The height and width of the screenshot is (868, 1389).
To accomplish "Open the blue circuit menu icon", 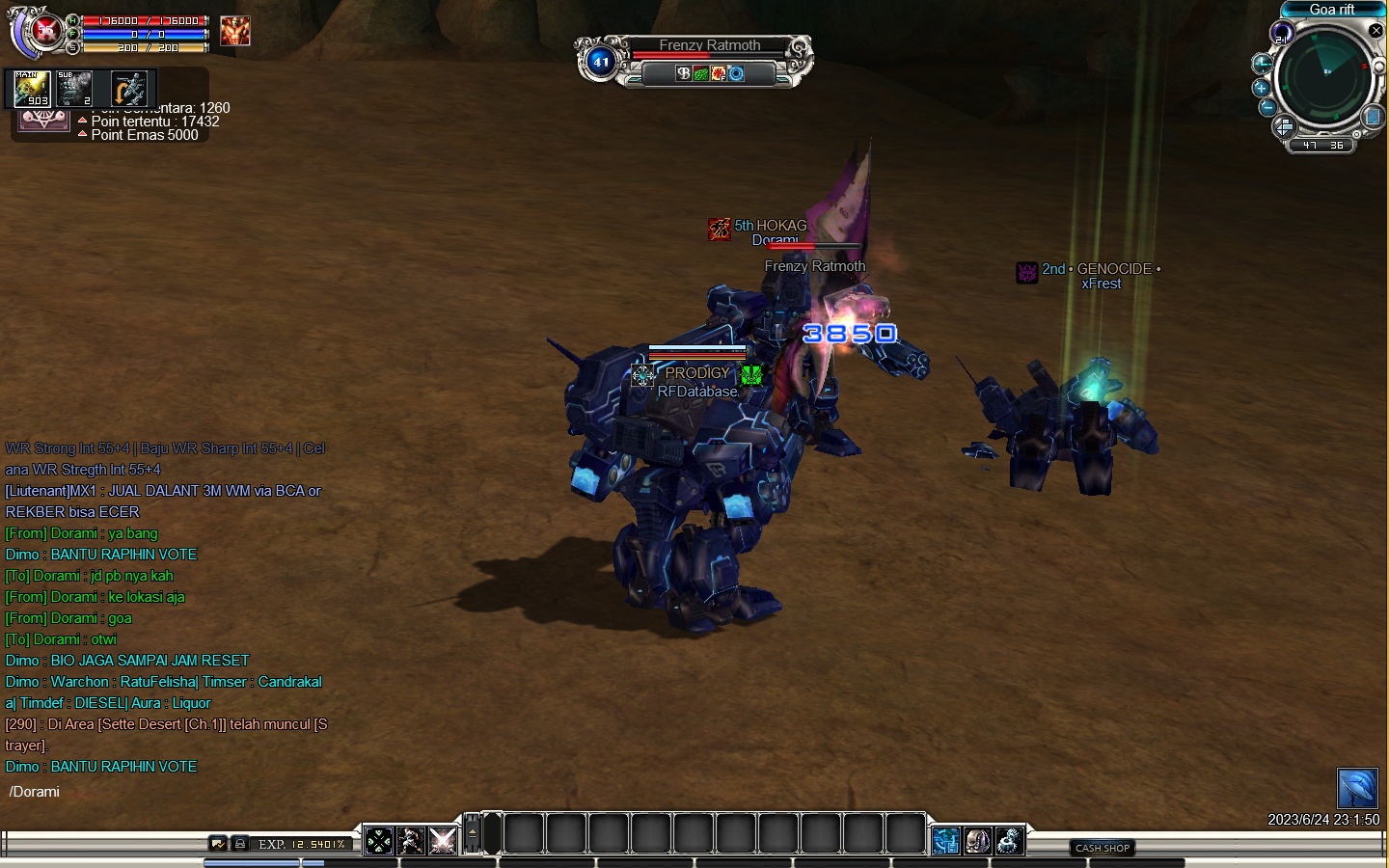I will pos(946,841).
